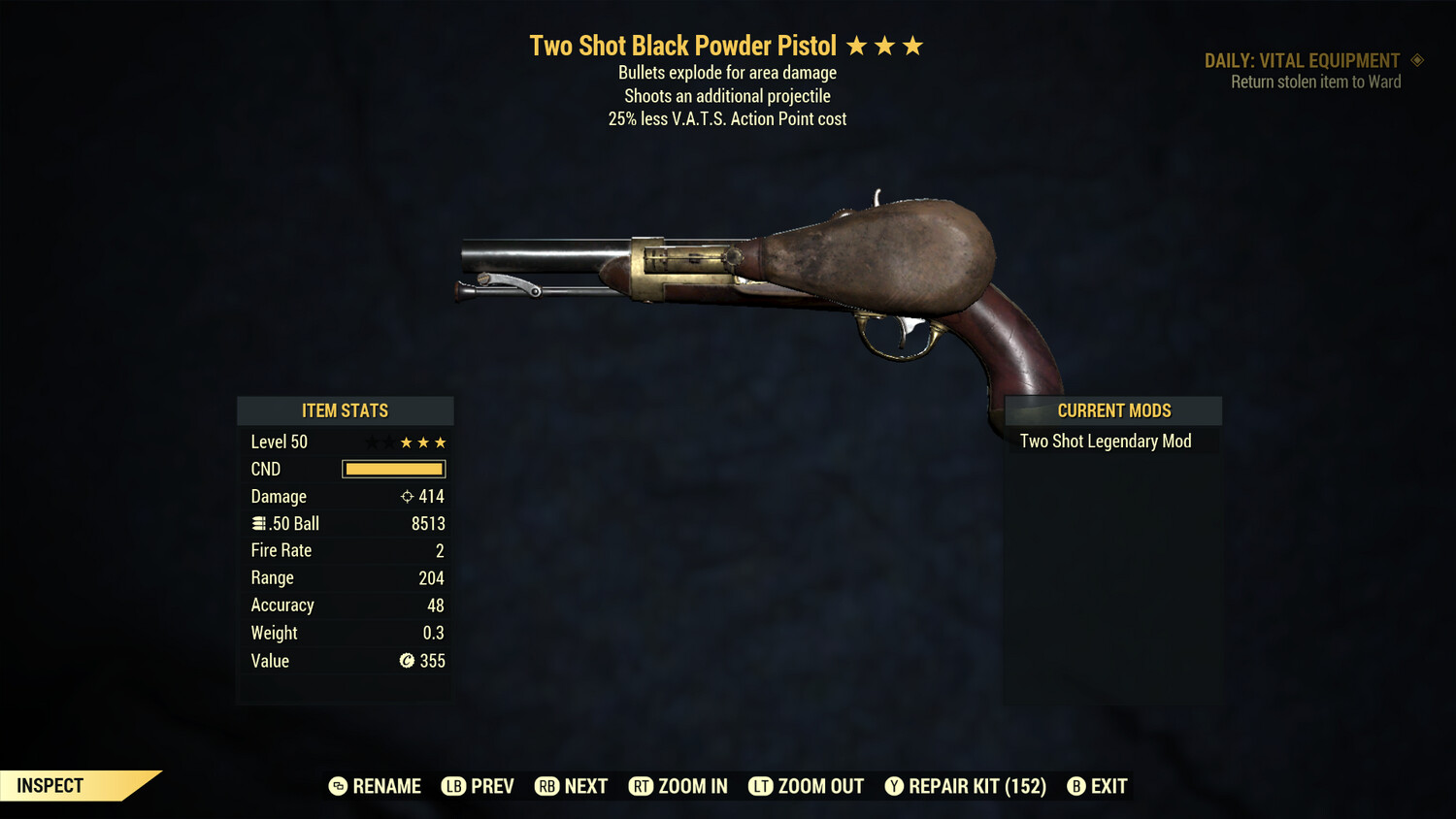This screenshot has width=1456, height=819.
Task: Select the Two Shot Legendary Mod entry
Action: click(1105, 441)
